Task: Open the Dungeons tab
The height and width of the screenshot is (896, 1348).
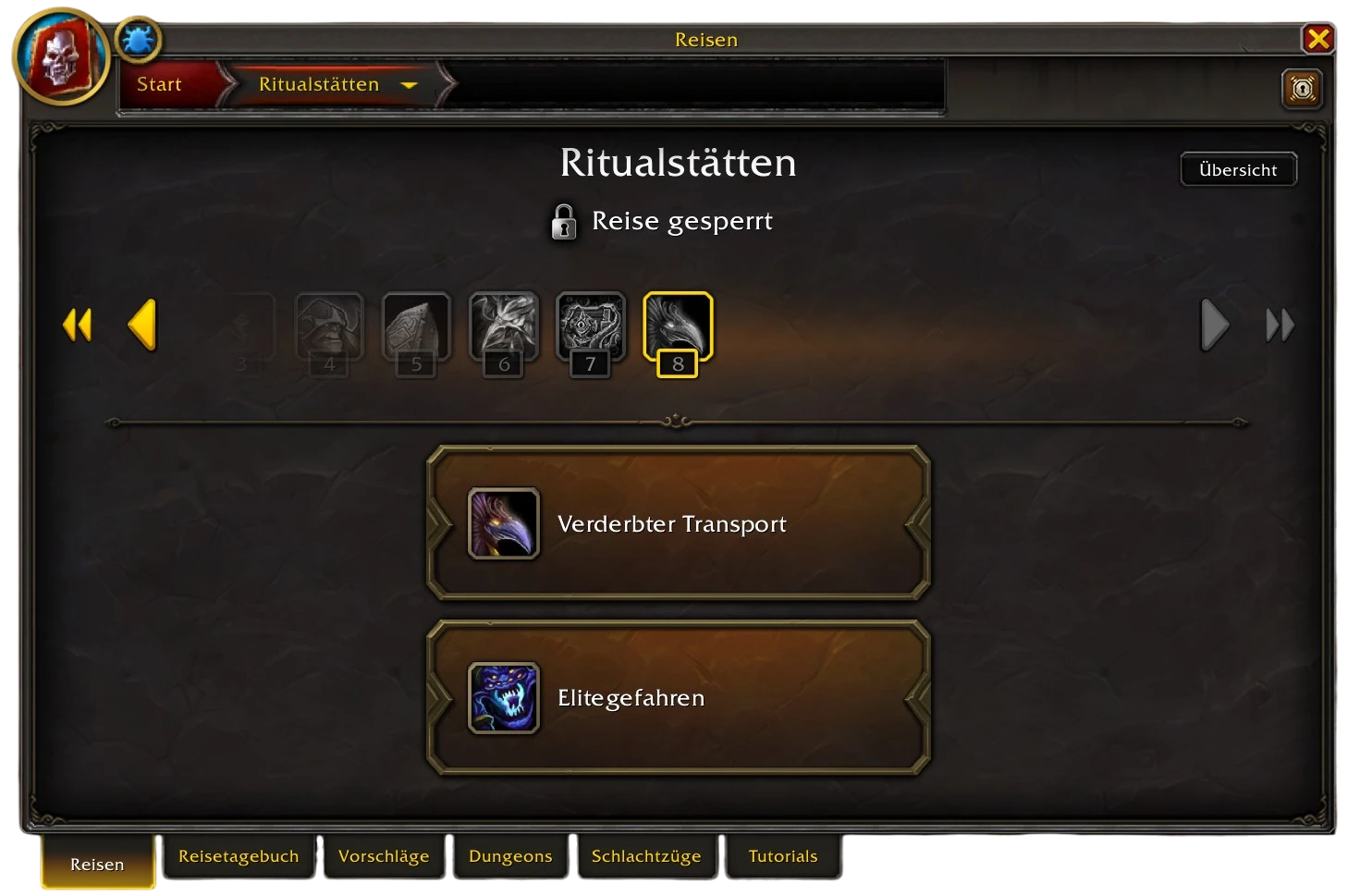Action: pyautogui.click(x=510, y=856)
